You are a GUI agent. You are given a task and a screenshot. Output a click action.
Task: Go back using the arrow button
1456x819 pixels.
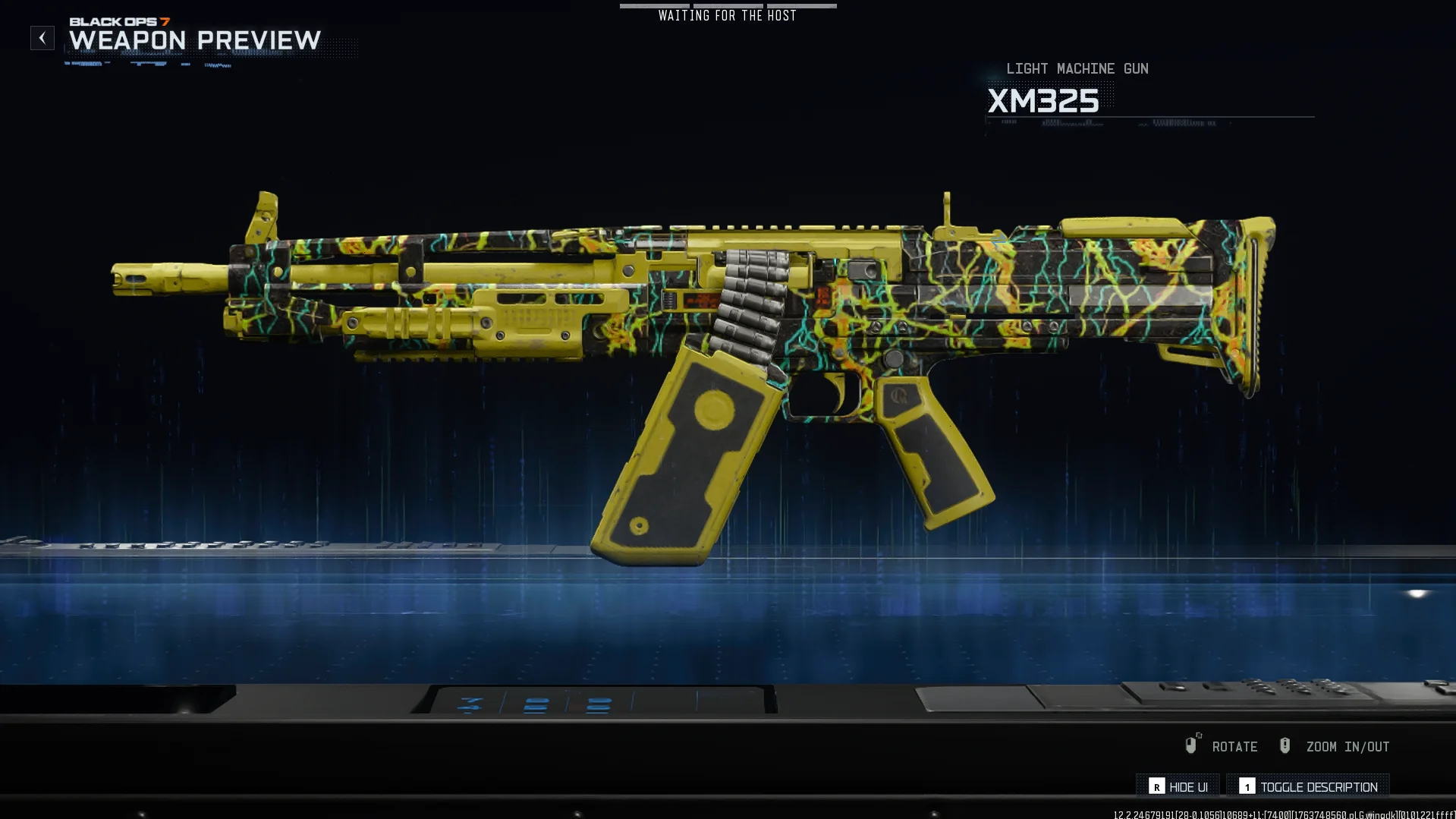coord(42,38)
